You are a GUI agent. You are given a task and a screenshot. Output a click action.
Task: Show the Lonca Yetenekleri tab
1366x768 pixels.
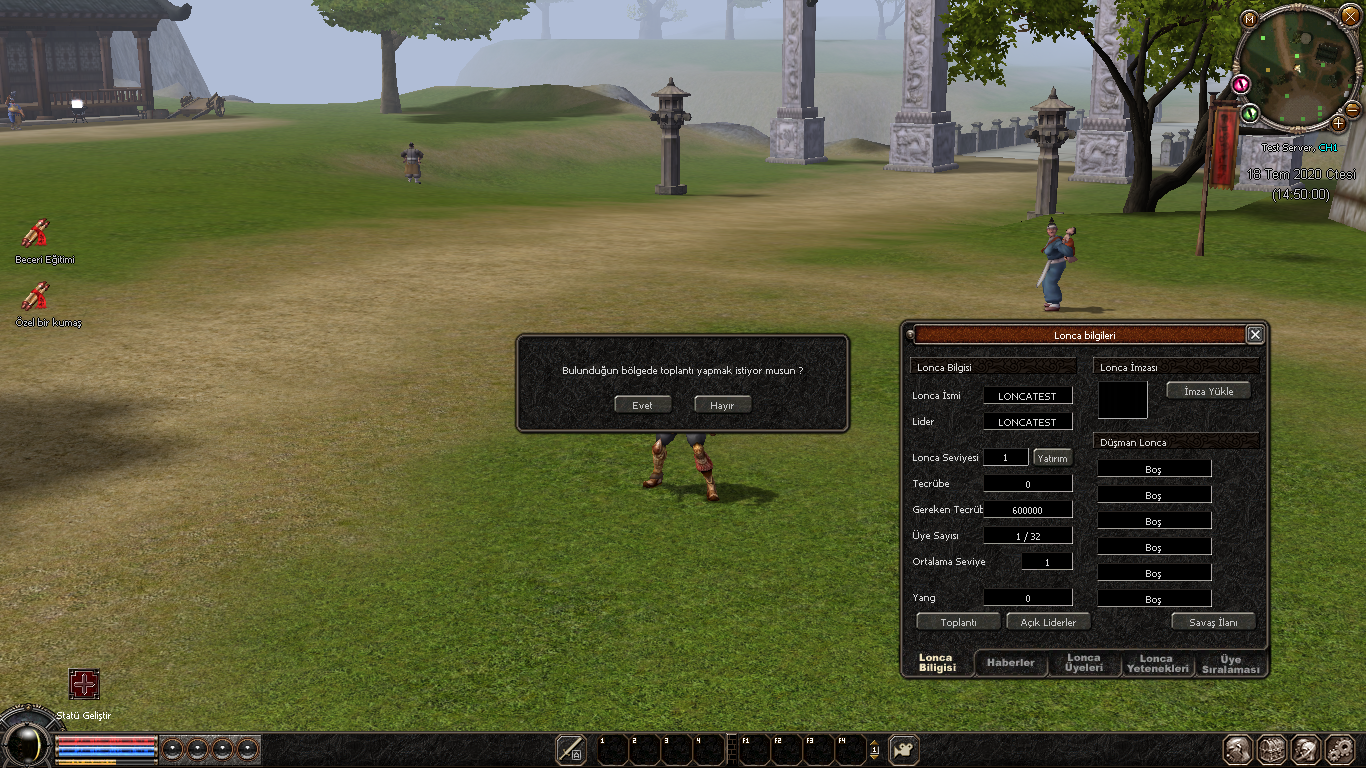pyautogui.click(x=1157, y=664)
